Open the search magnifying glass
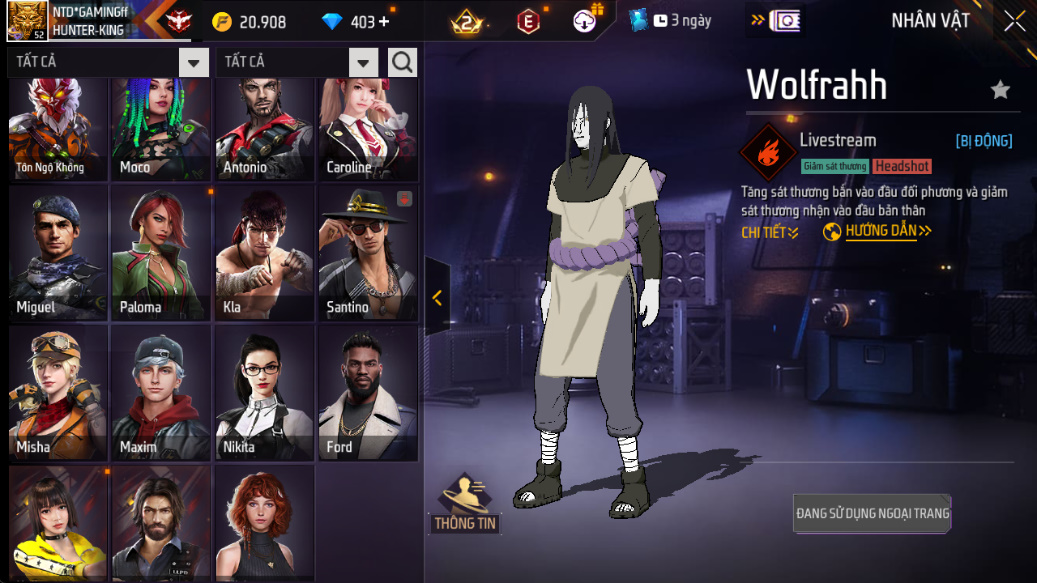The width and height of the screenshot is (1037, 583). pyautogui.click(x=402, y=62)
